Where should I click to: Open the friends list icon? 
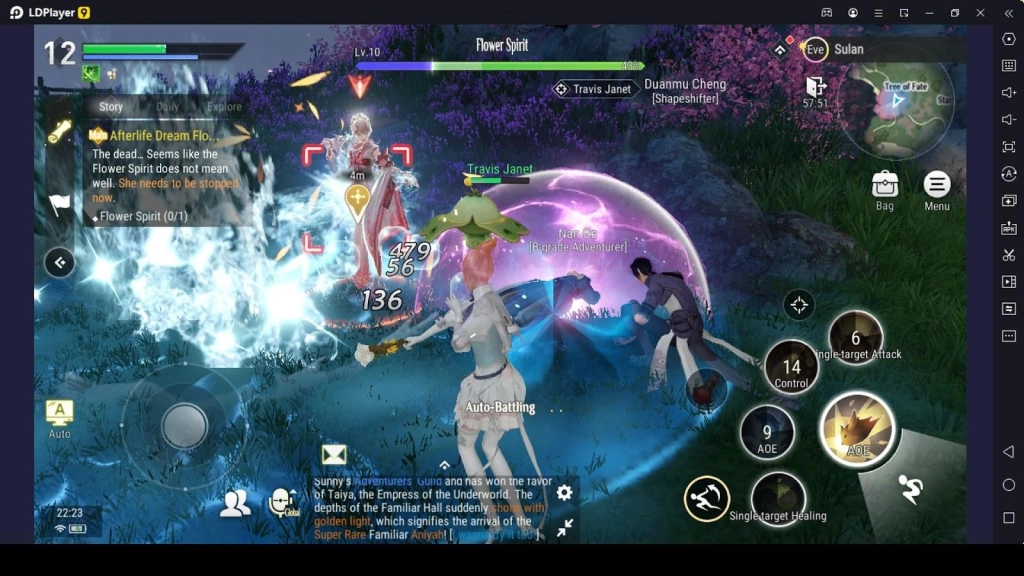coord(235,503)
